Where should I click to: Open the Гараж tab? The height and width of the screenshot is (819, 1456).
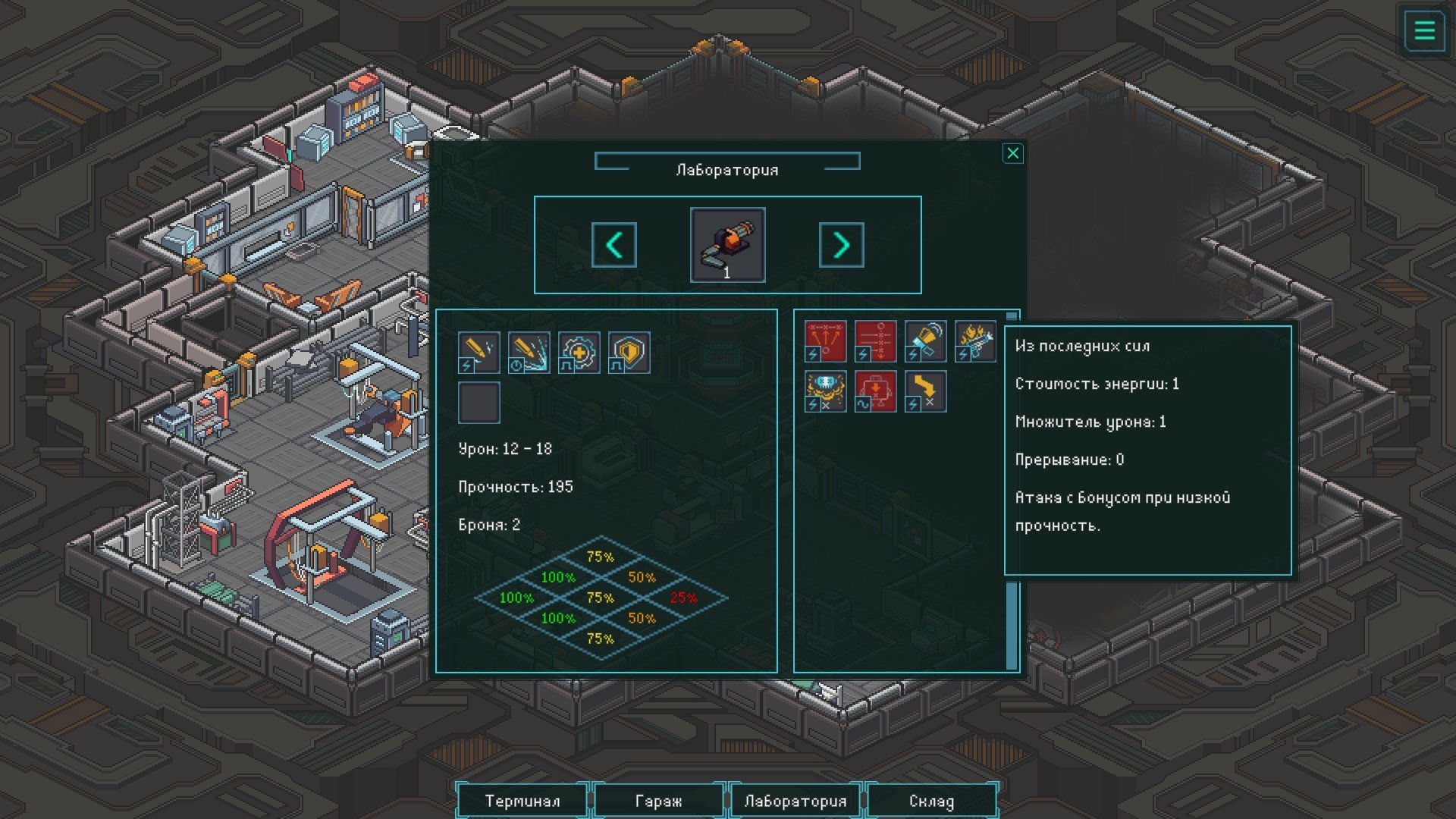pos(658,801)
